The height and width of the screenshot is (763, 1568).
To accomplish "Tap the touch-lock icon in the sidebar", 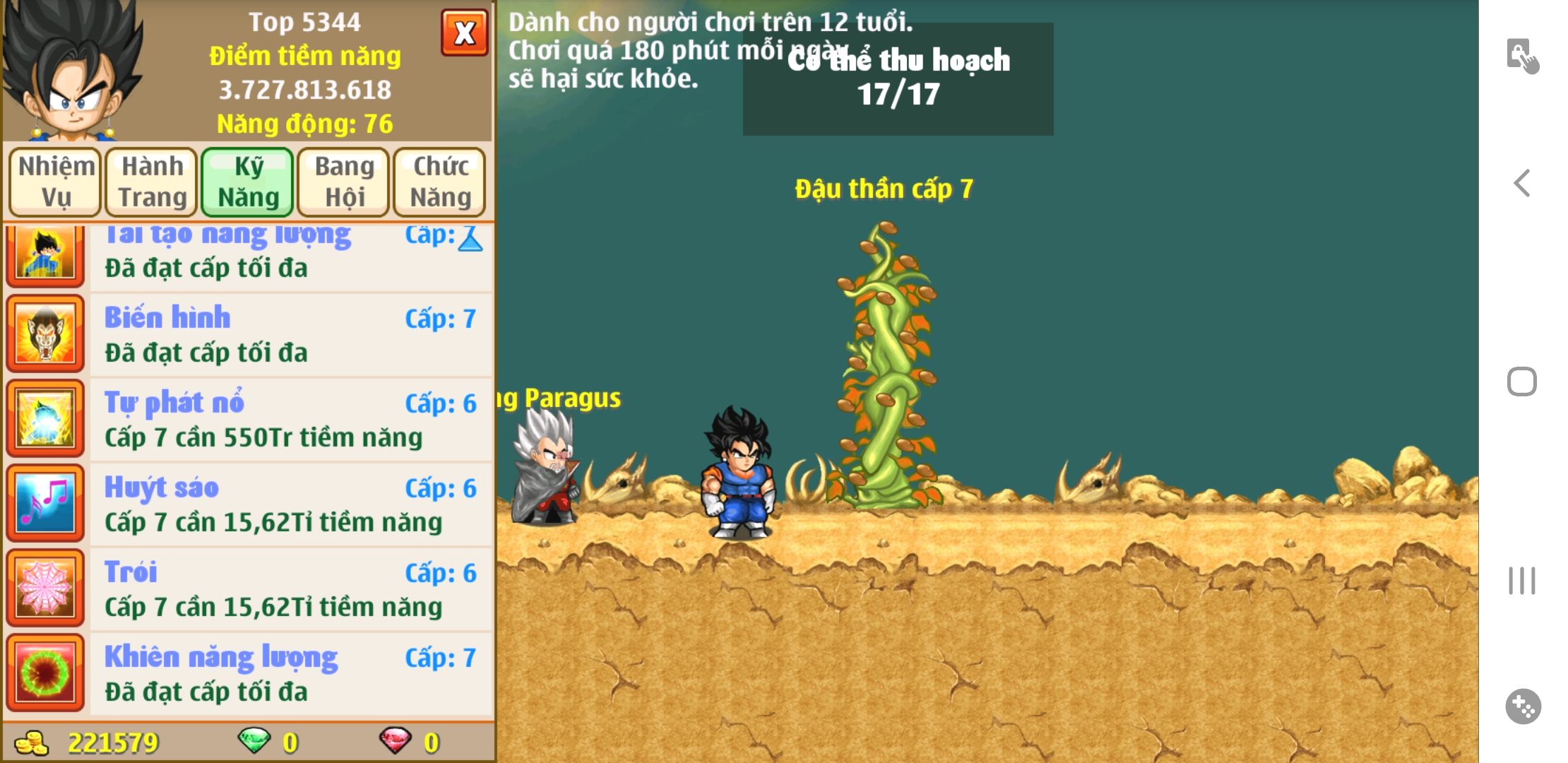I will tap(1522, 56).
